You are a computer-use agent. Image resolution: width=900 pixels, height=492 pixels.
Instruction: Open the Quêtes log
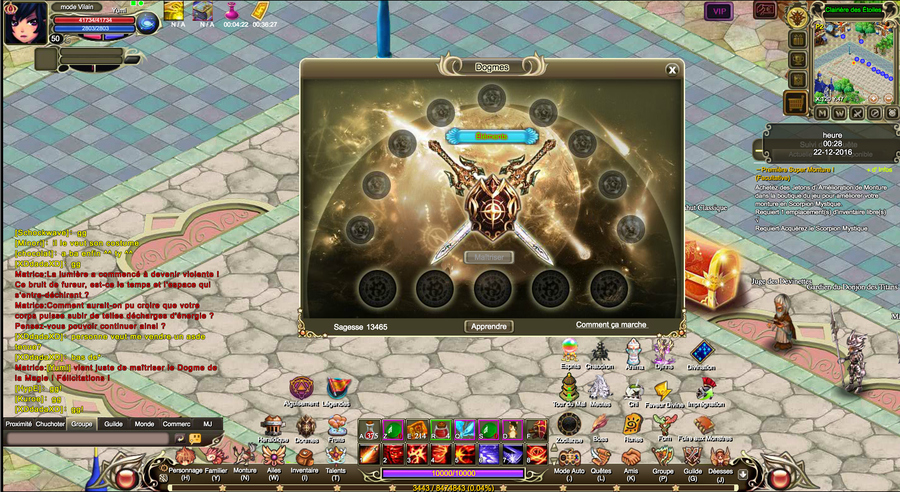point(601,462)
